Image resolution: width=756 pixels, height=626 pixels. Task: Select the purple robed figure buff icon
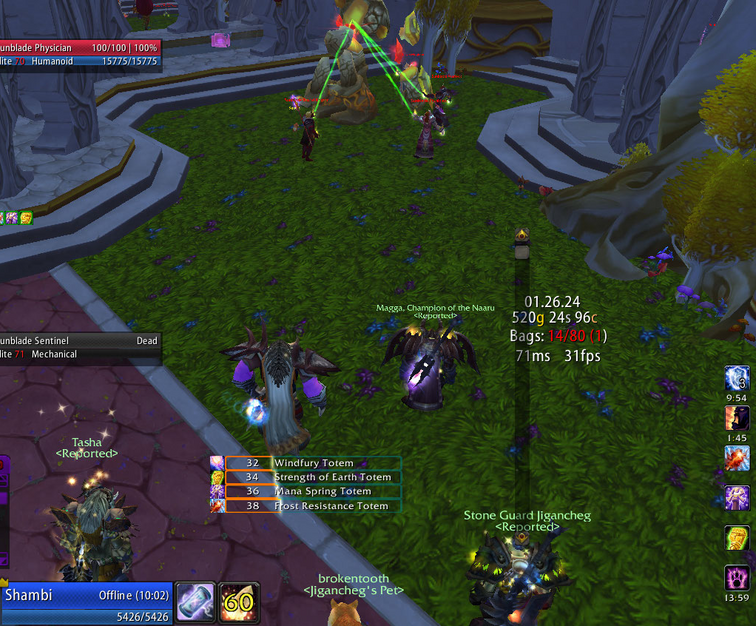tap(738, 497)
